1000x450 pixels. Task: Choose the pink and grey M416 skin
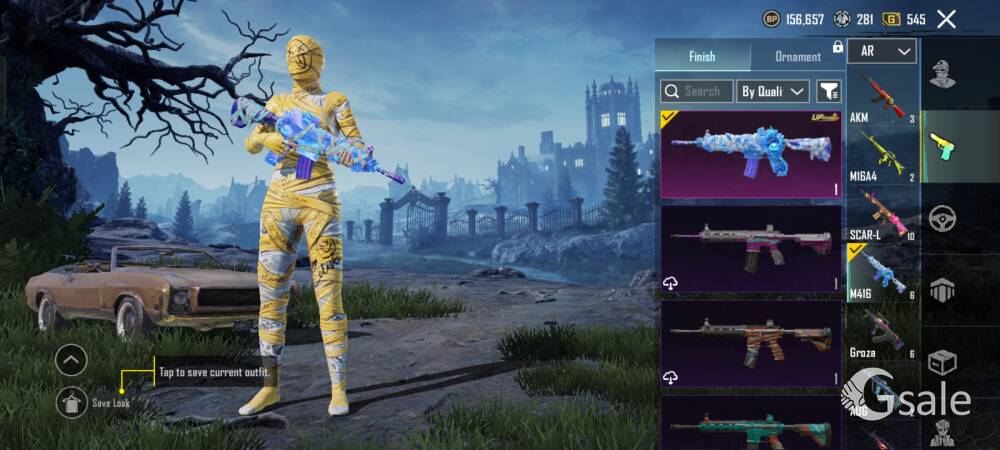click(750, 248)
